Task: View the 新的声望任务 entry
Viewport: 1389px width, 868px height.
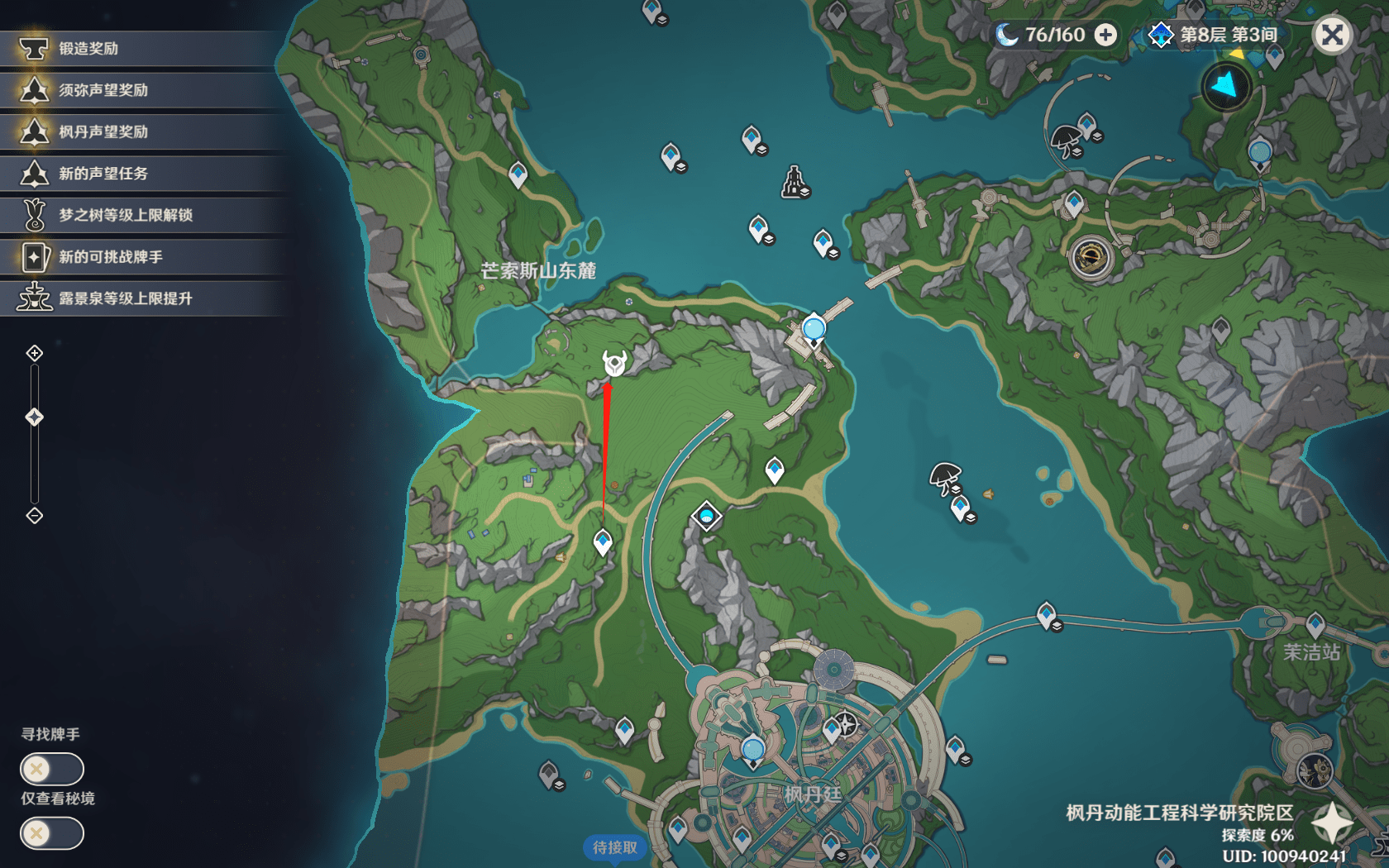Action: (141, 174)
